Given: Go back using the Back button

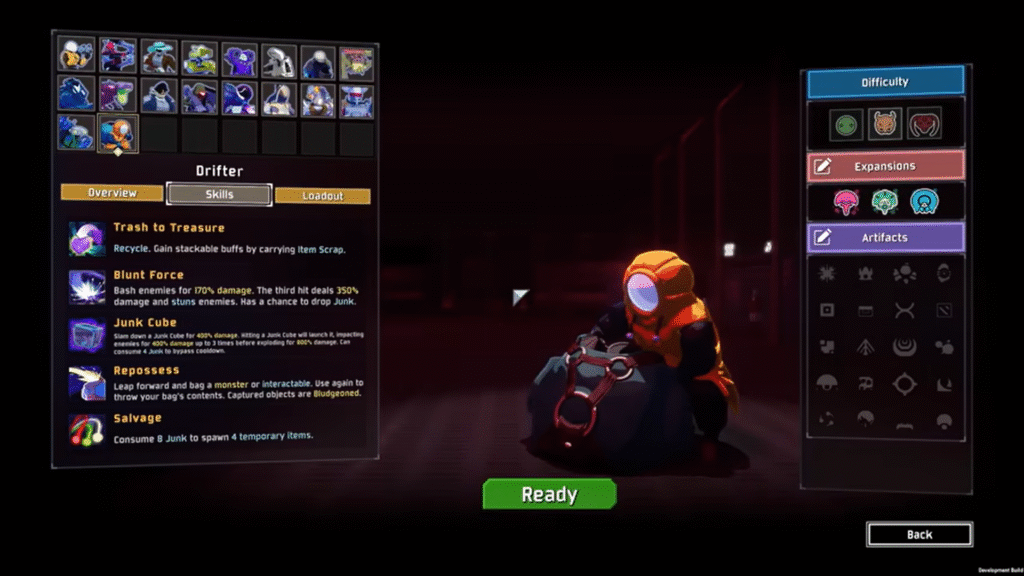Looking at the screenshot, I should [x=919, y=535].
